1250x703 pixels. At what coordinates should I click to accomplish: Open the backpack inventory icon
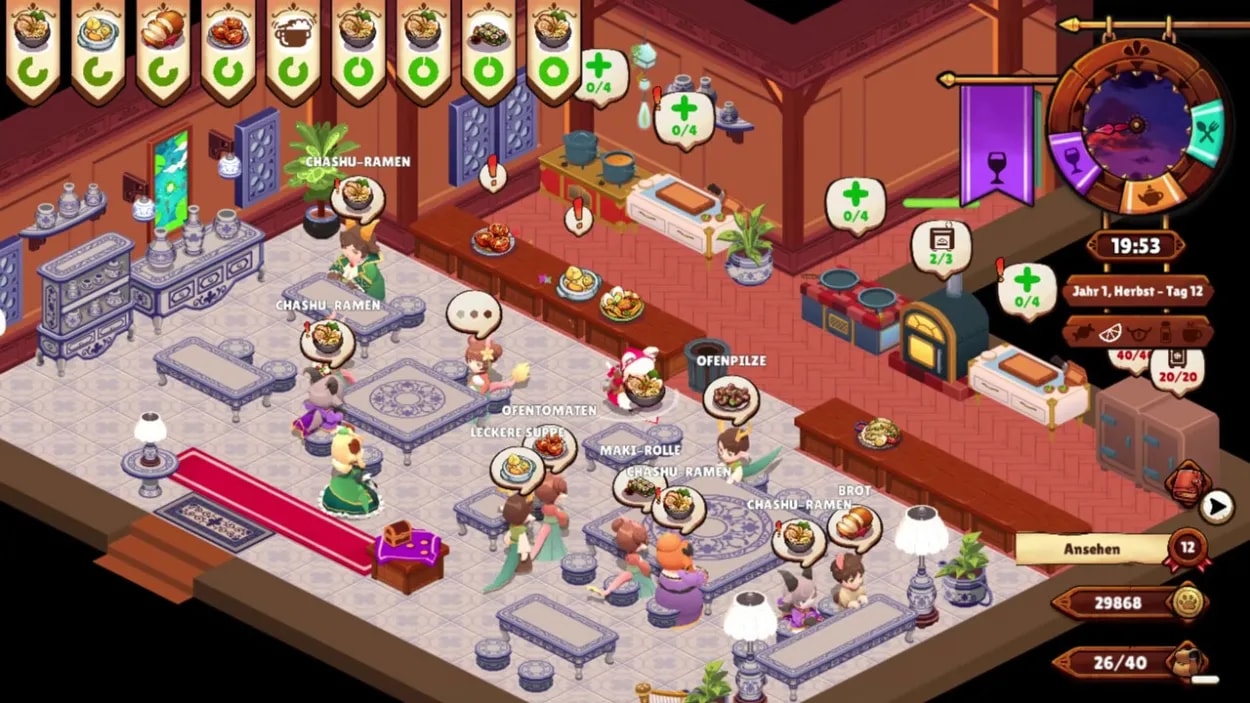tap(1187, 661)
